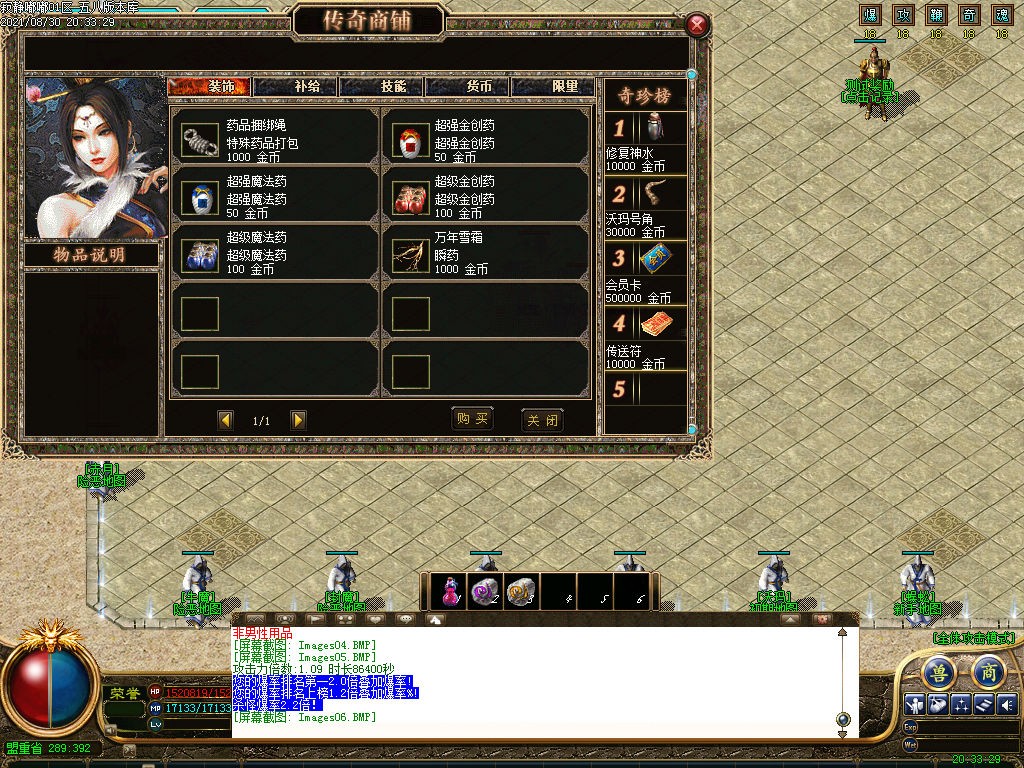Select 修复神水 in the 奇珍榜 list
Screen dimensions: 1024x768
coord(646,142)
